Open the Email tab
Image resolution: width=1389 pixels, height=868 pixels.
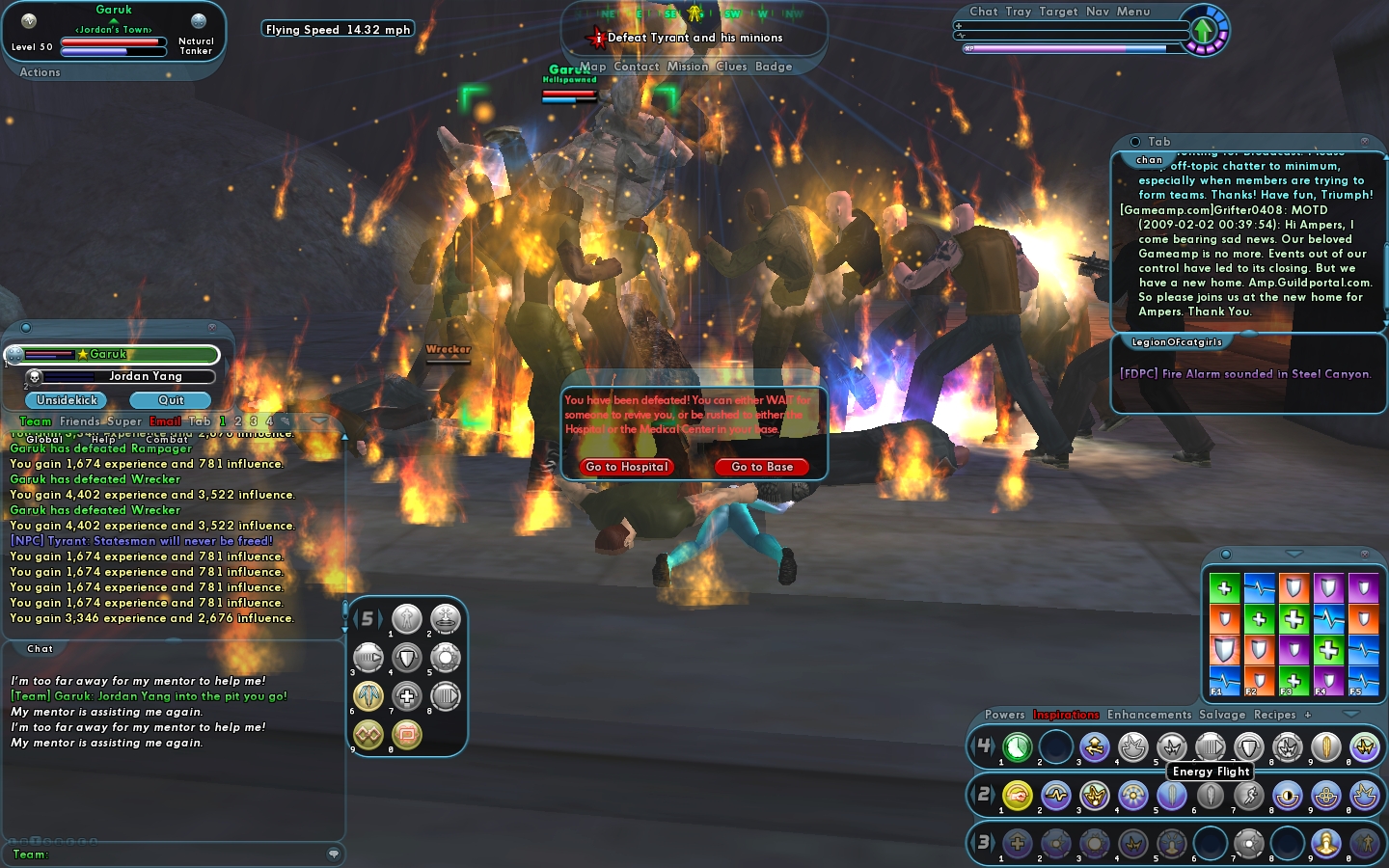[x=165, y=421]
